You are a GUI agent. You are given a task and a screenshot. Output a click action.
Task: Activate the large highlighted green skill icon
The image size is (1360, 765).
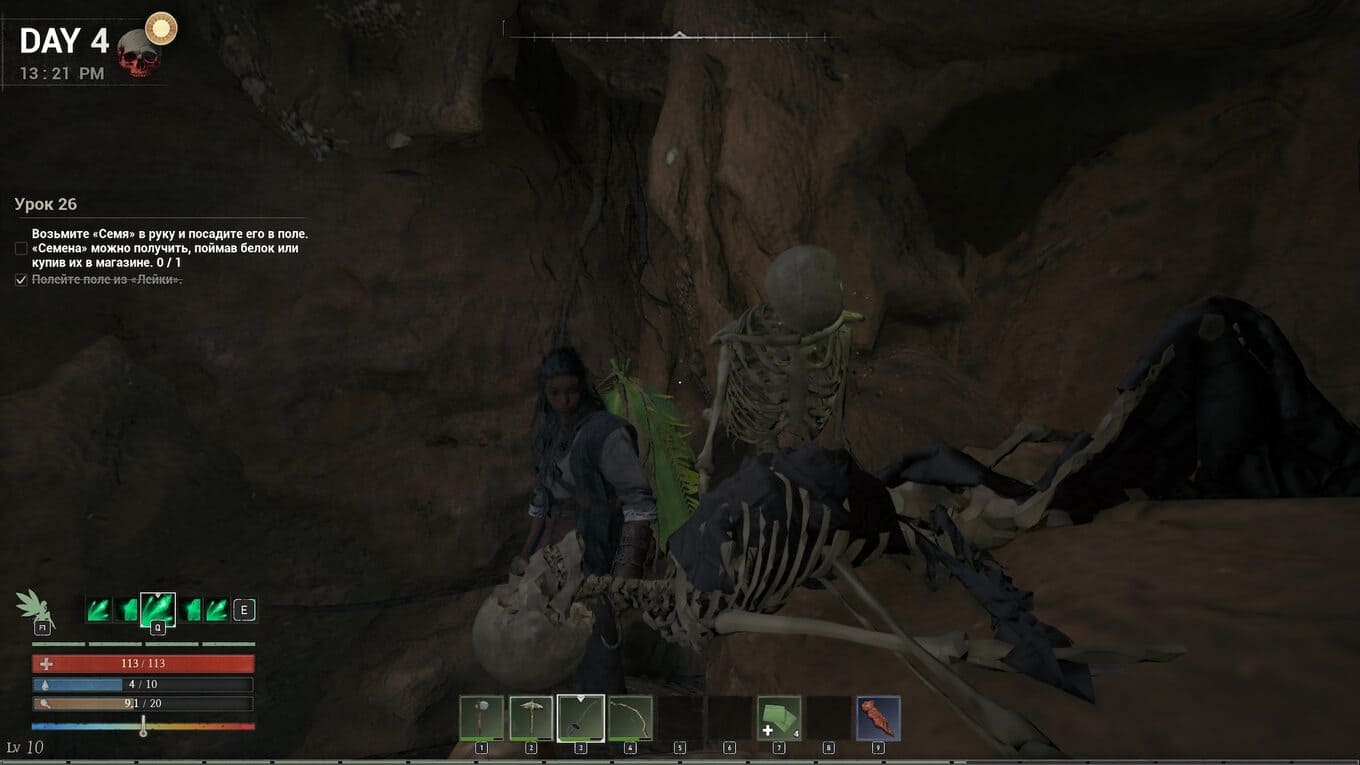coord(157,609)
